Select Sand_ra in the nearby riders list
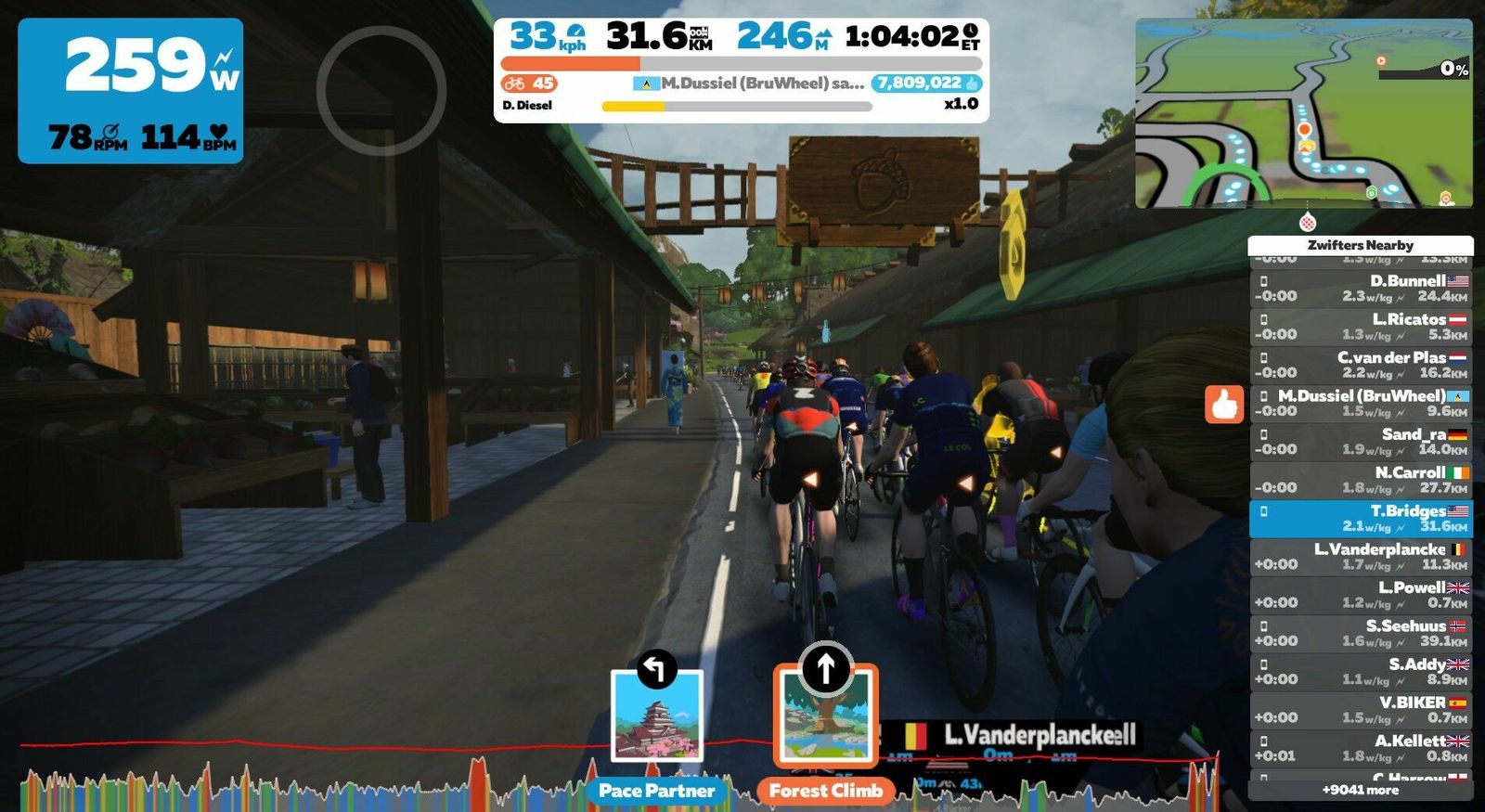This screenshot has height=812, width=1485. coord(1361,442)
